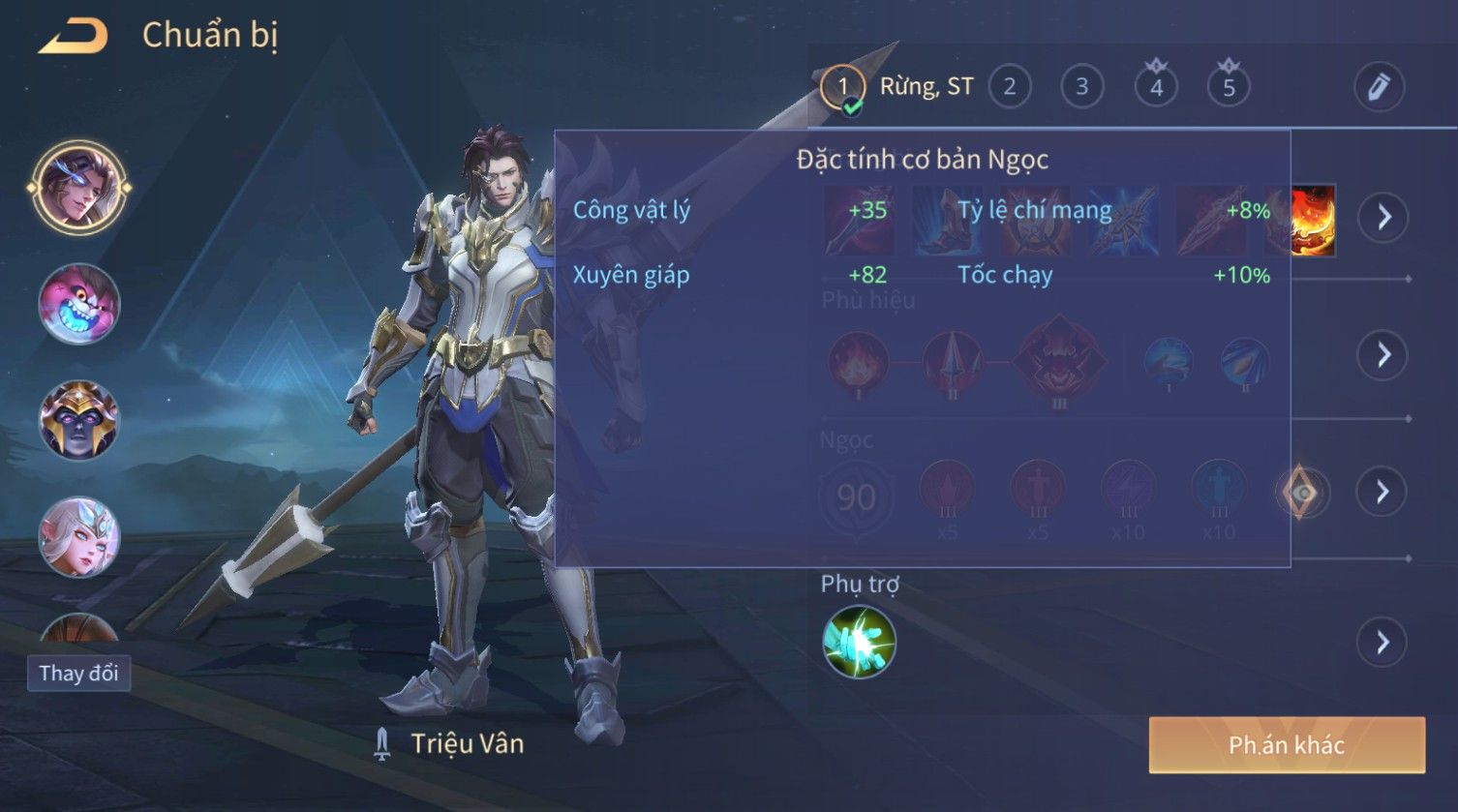Open the Ngọc rune section arrow
Image resolution: width=1458 pixels, height=812 pixels.
click(1382, 493)
